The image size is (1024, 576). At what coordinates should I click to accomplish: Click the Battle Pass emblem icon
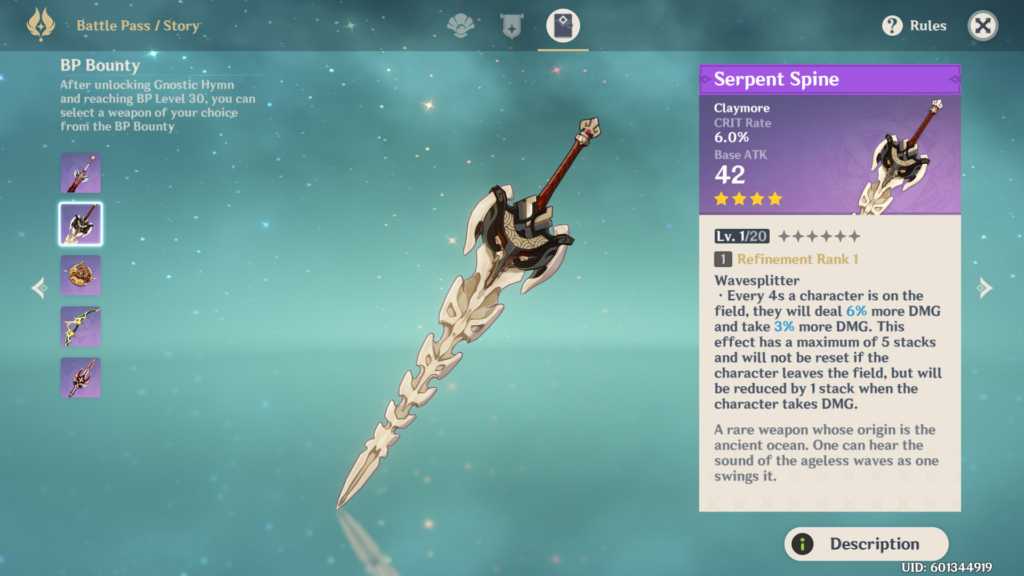[x=41, y=25]
